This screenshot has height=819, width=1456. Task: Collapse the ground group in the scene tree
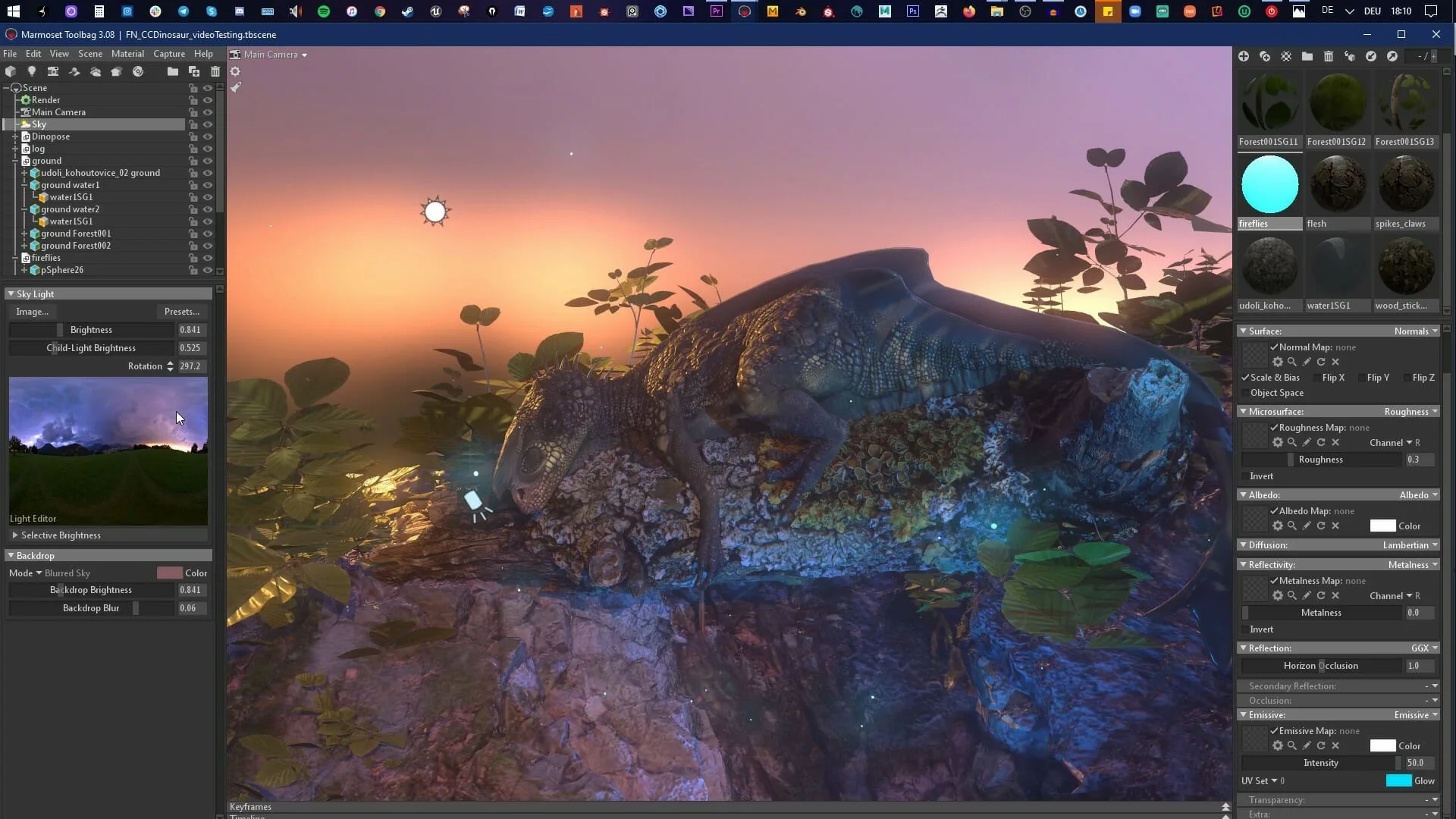pos(16,161)
